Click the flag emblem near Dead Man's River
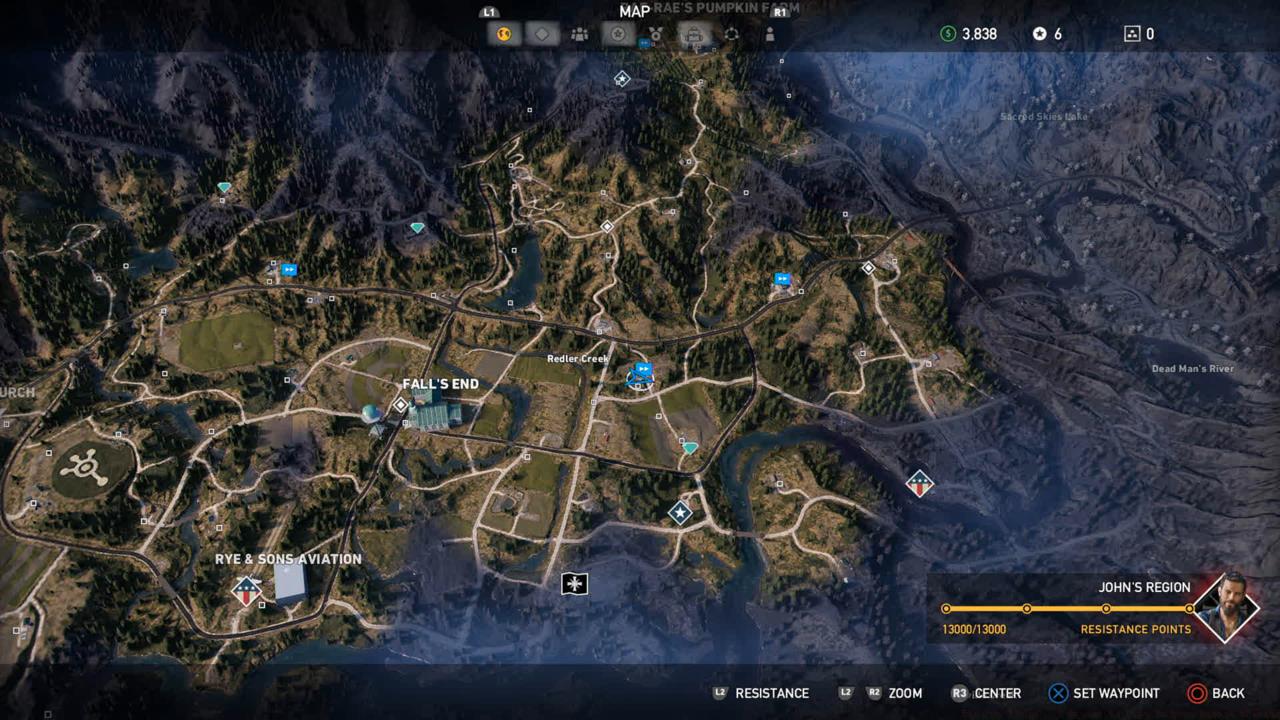The height and width of the screenshot is (720, 1280). [918, 483]
